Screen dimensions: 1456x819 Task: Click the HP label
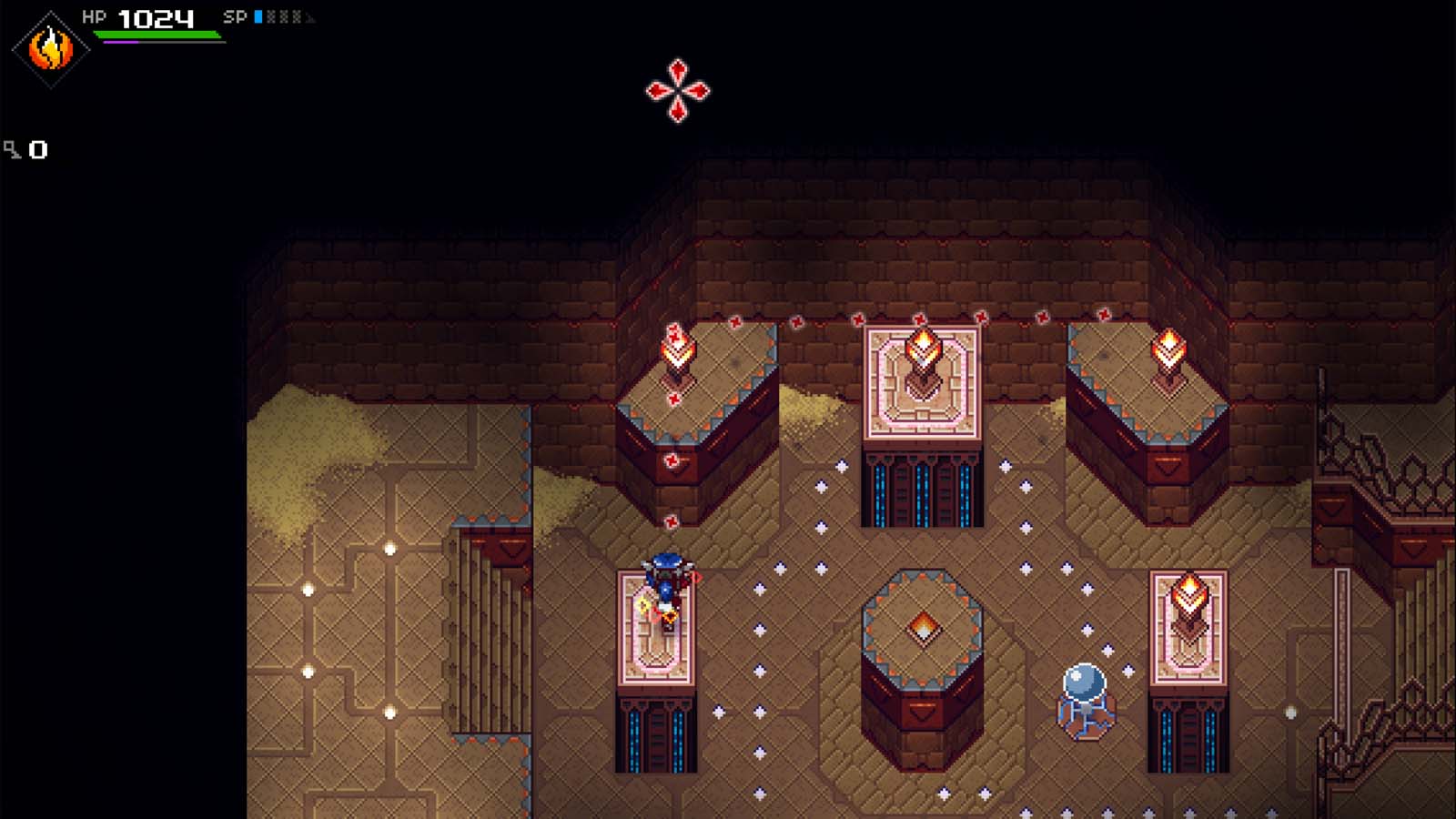(x=96, y=16)
